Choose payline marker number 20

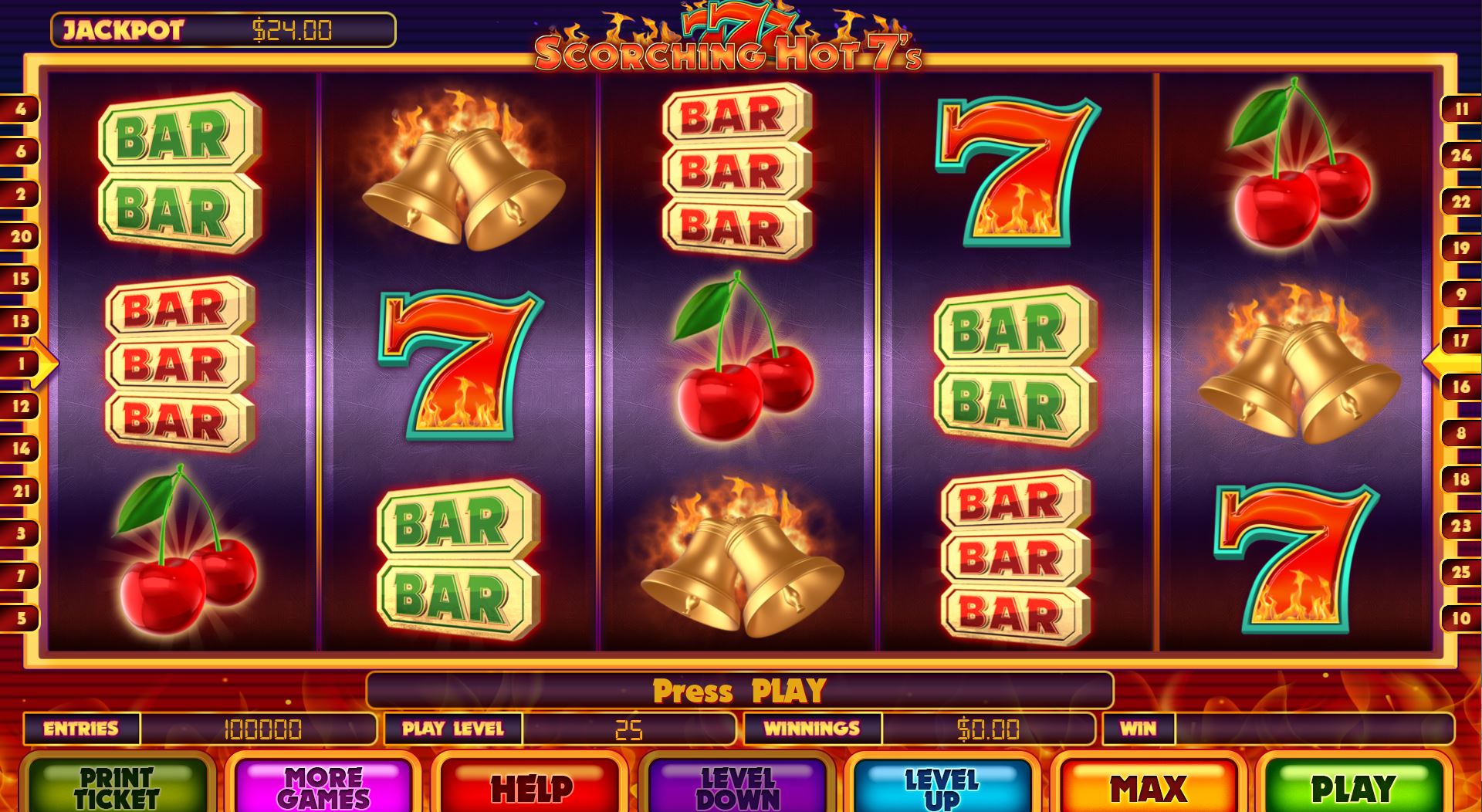coord(20,236)
